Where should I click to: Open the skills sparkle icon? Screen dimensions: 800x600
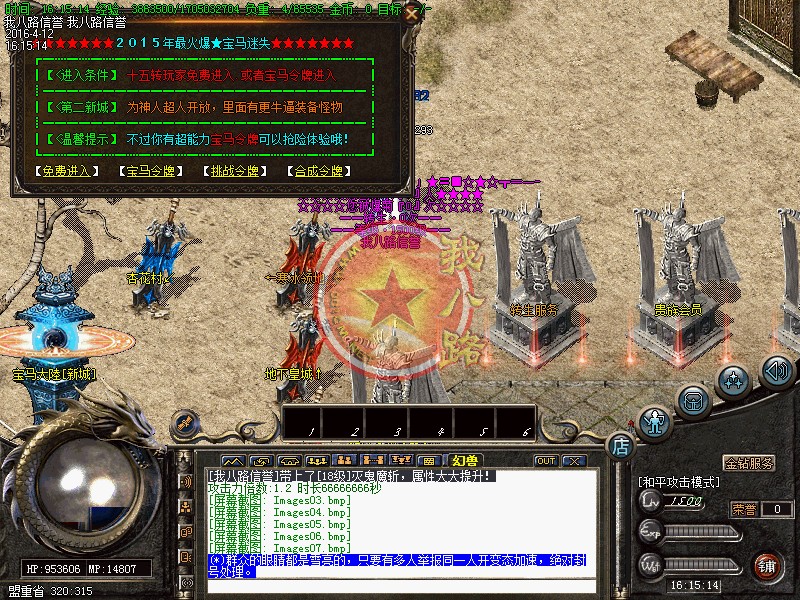[x=735, y=380]
